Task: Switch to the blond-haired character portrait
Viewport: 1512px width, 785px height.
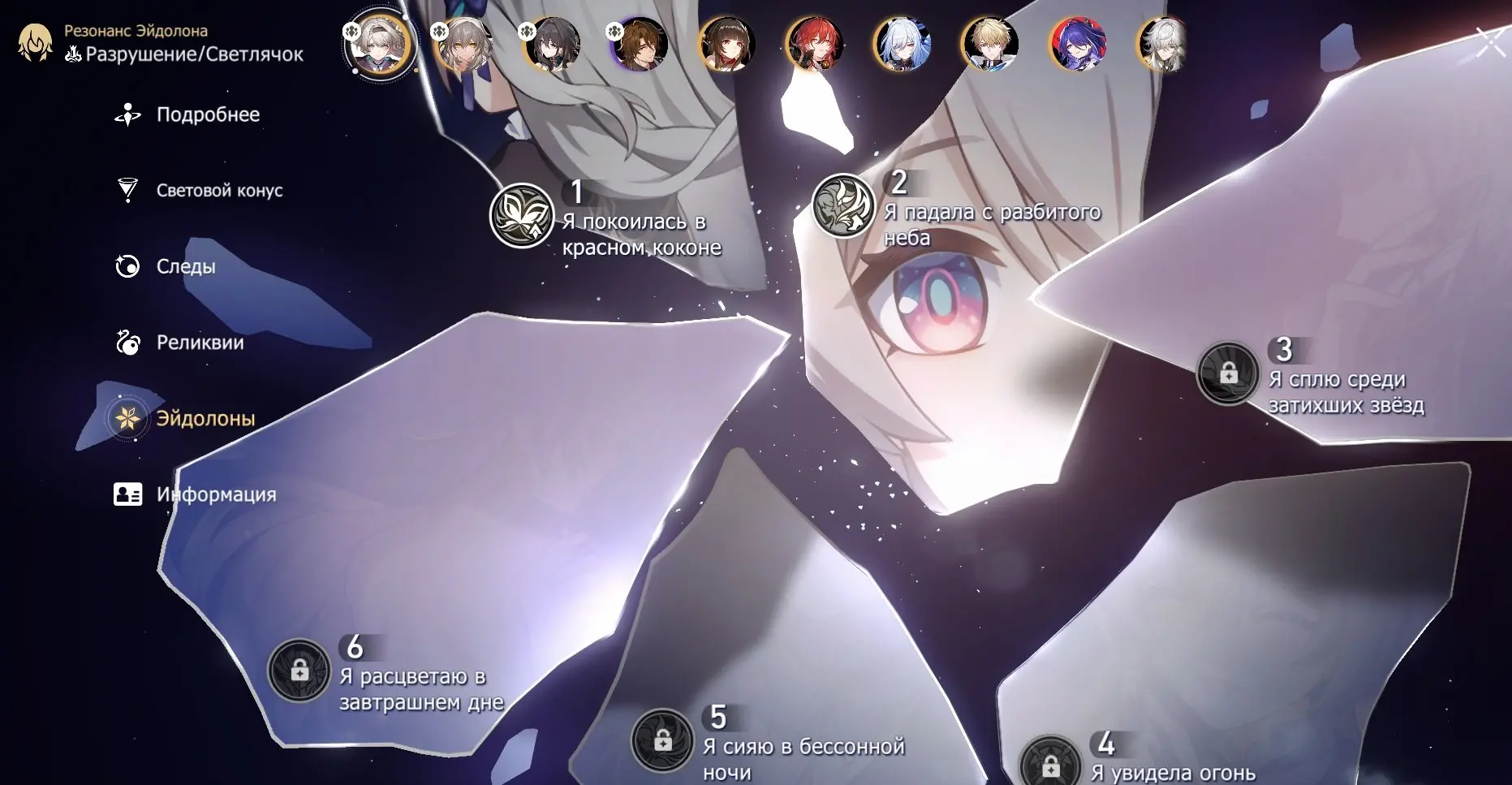Action: 989,45
